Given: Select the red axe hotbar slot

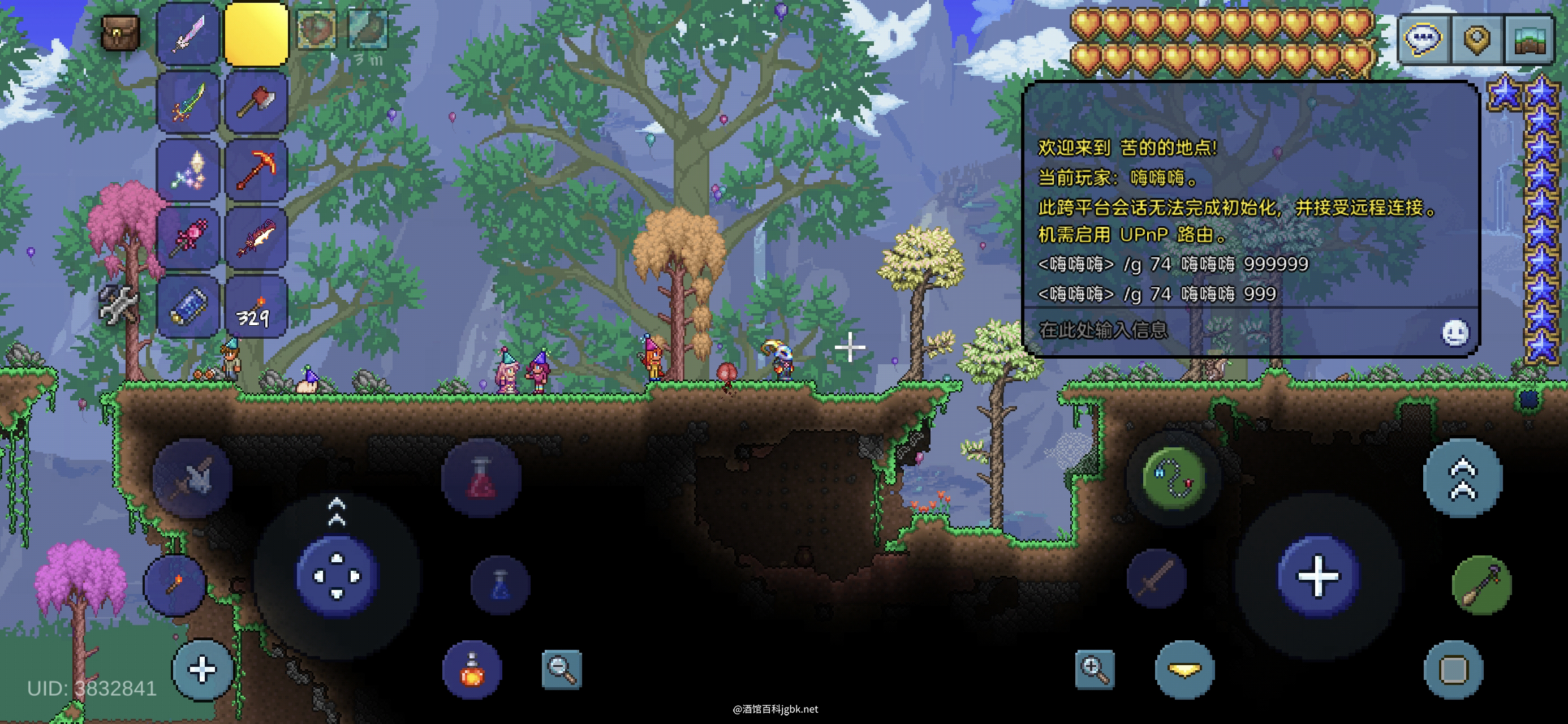Looking at the screenshot, I should click(256, 102).
